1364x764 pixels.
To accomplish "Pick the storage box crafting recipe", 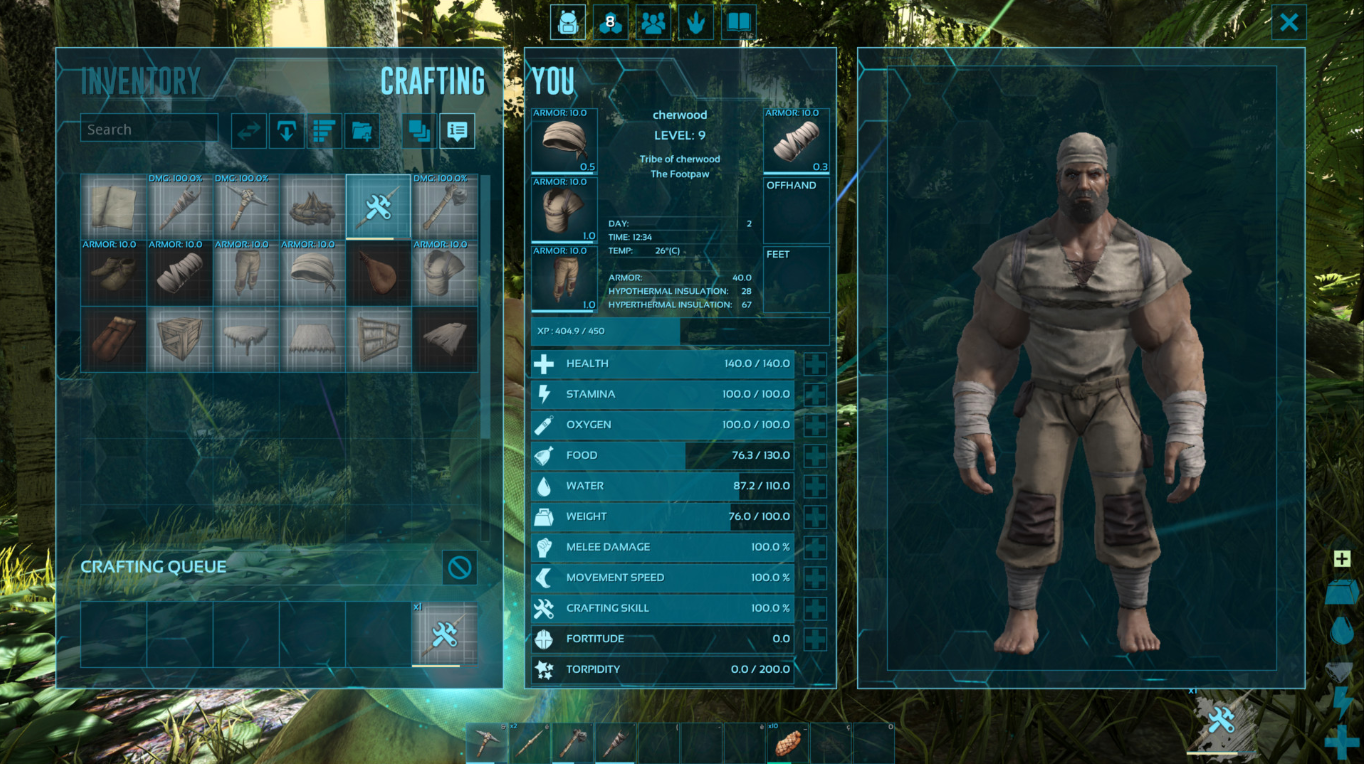I will [x=179, y=340].
